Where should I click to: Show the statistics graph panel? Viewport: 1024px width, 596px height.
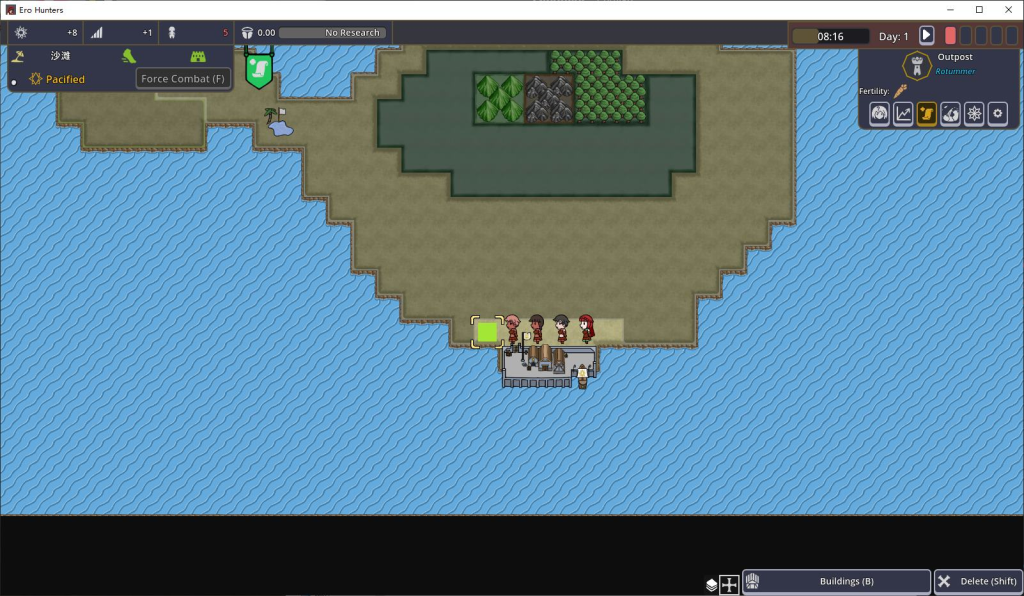click(903, 114)
